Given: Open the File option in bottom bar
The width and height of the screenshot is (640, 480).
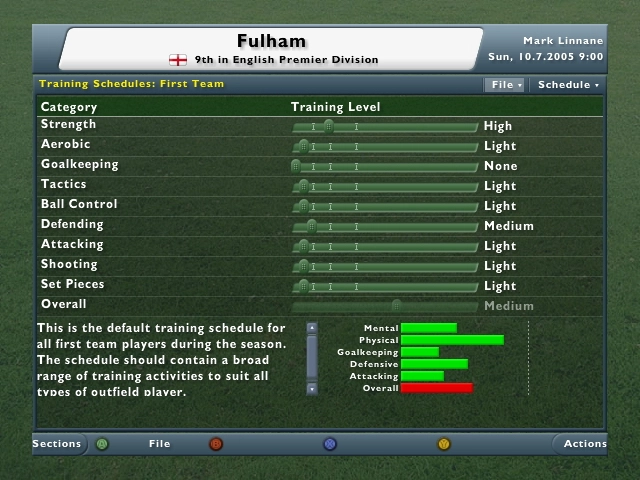Looking at the screenshot, I should pyautogui.click(x=160, y=444).
